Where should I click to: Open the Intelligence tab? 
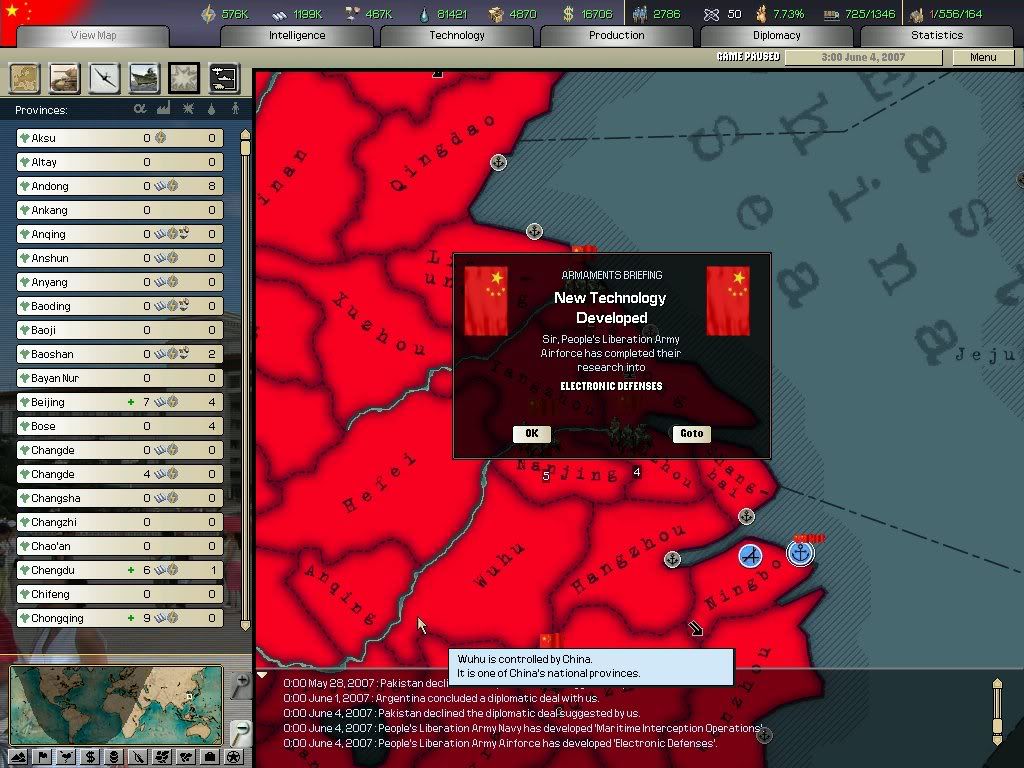297,36
